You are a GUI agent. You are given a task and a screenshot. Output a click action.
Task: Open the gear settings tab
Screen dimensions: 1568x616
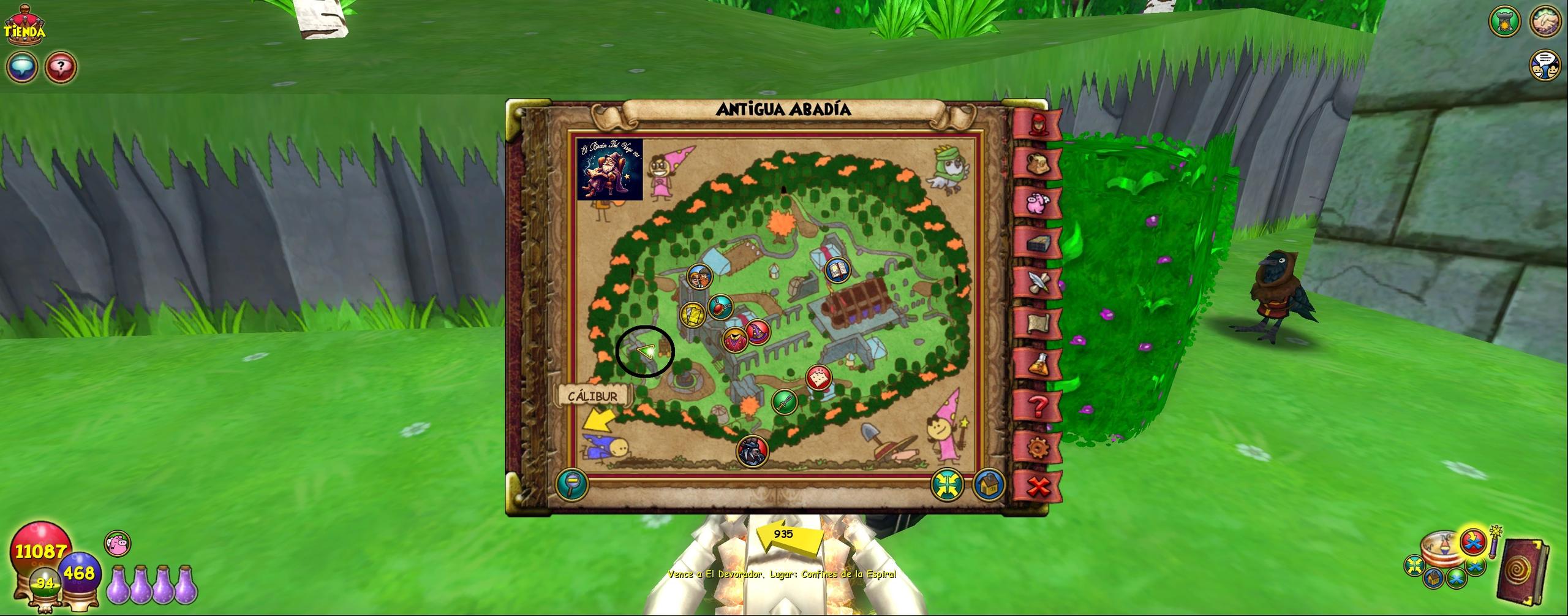pos(1038,447)
